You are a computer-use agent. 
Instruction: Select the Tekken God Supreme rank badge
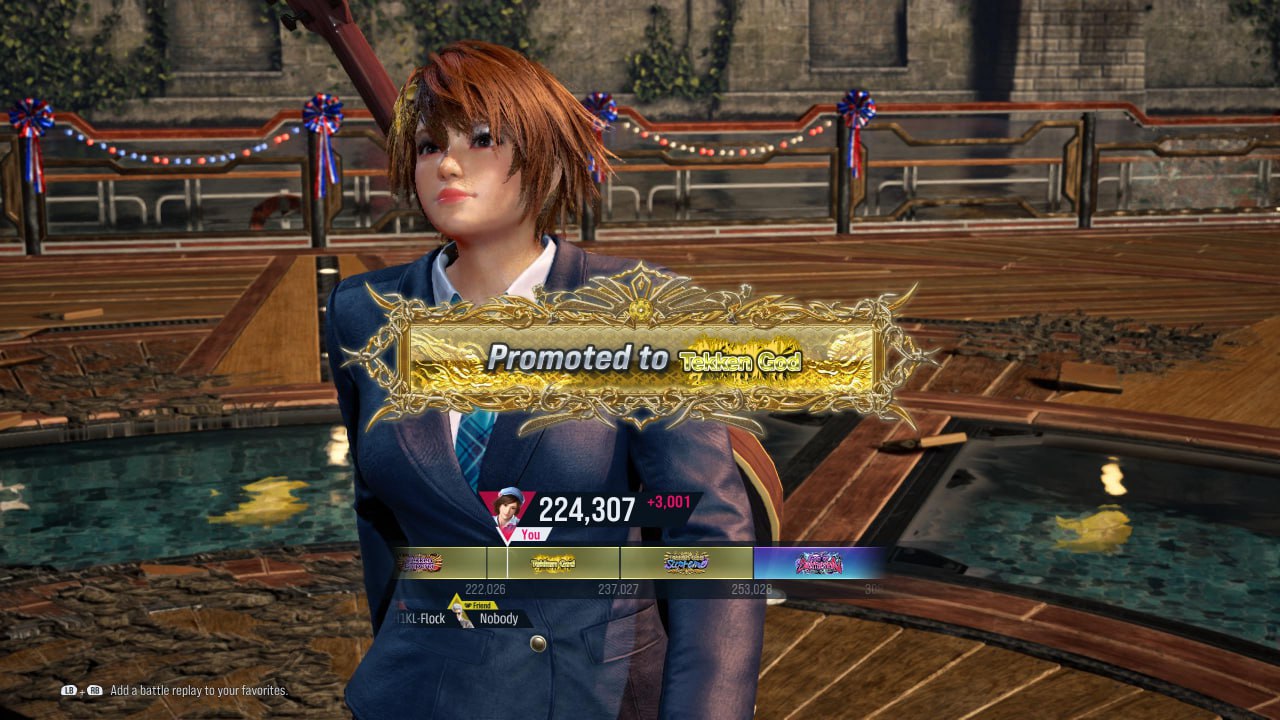click(686, 563)
